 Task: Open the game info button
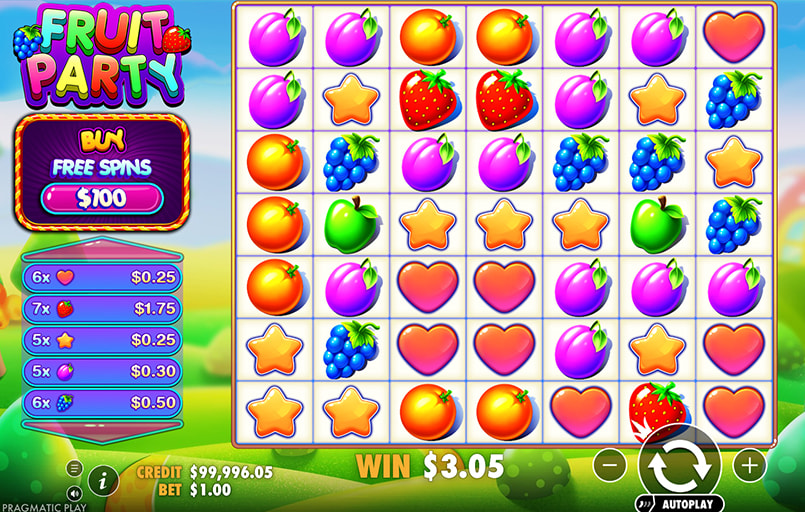coord(103,480)
